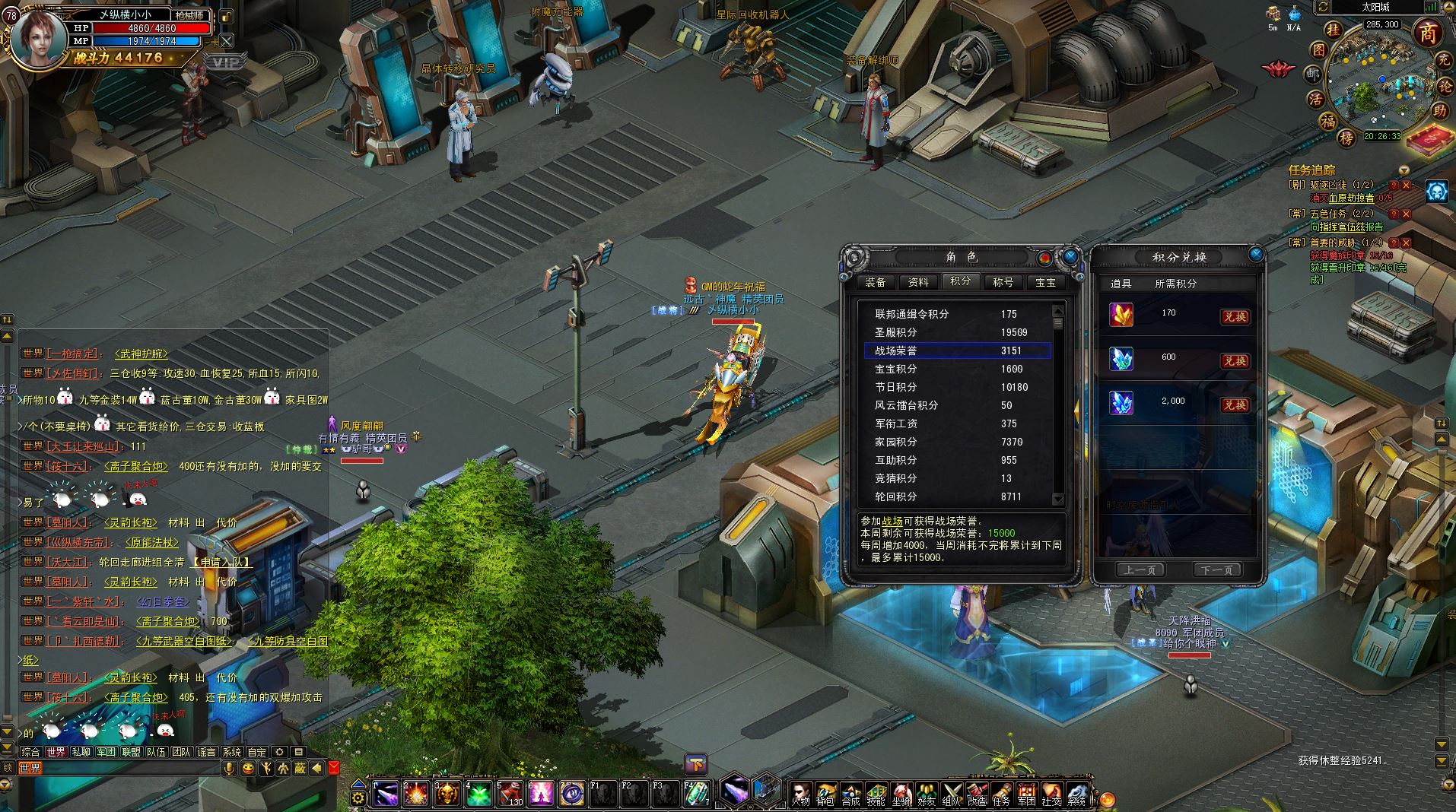Click the VIP badge near the portrait
Viewport: 1456px width, 812px height.
point(225,62)
